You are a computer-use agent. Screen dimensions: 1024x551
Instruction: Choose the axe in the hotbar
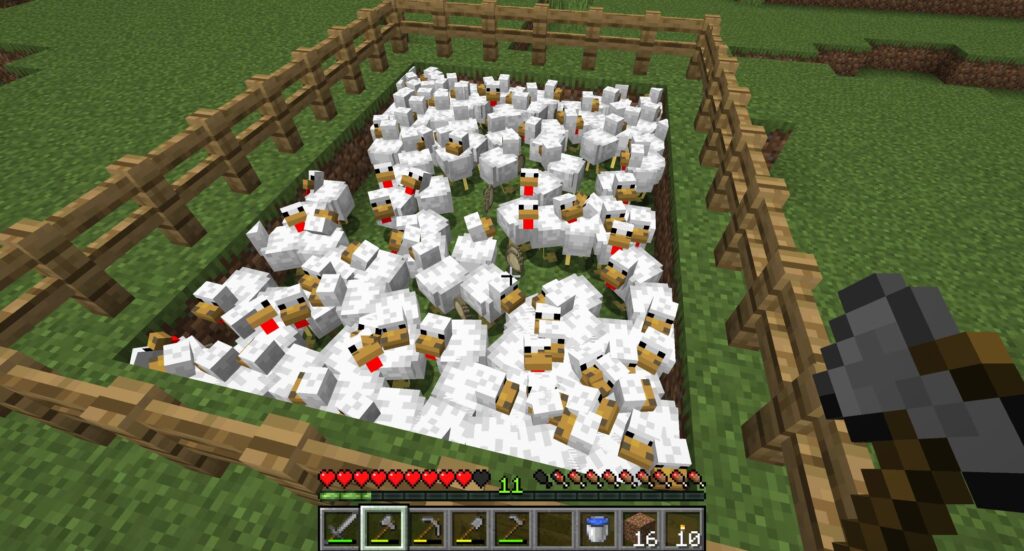[x=384, y=526]
